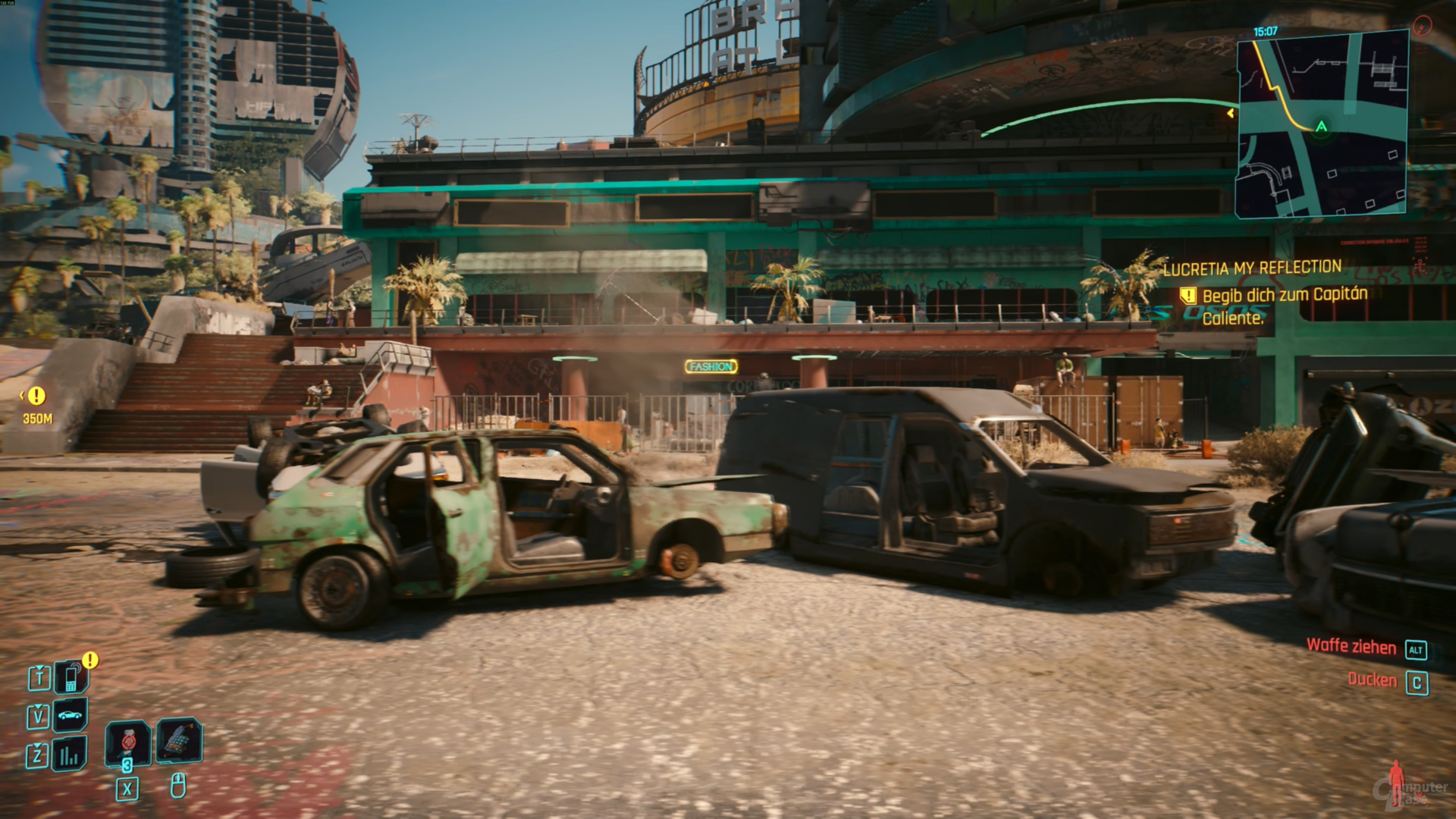Open the minimap

(x=1323, y=124)
